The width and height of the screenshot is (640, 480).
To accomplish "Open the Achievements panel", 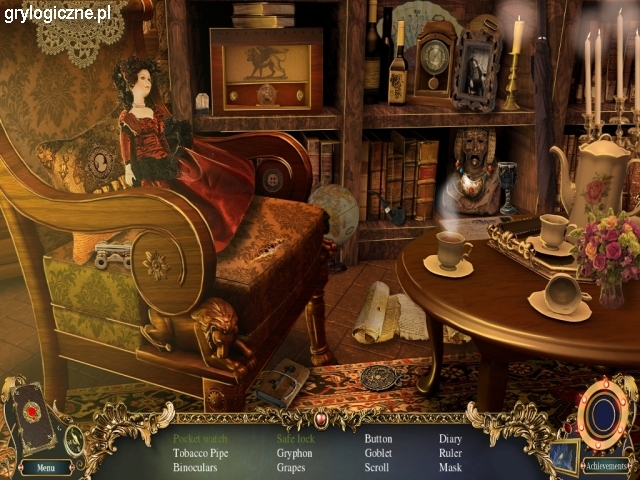I will (x=605, y=465).
